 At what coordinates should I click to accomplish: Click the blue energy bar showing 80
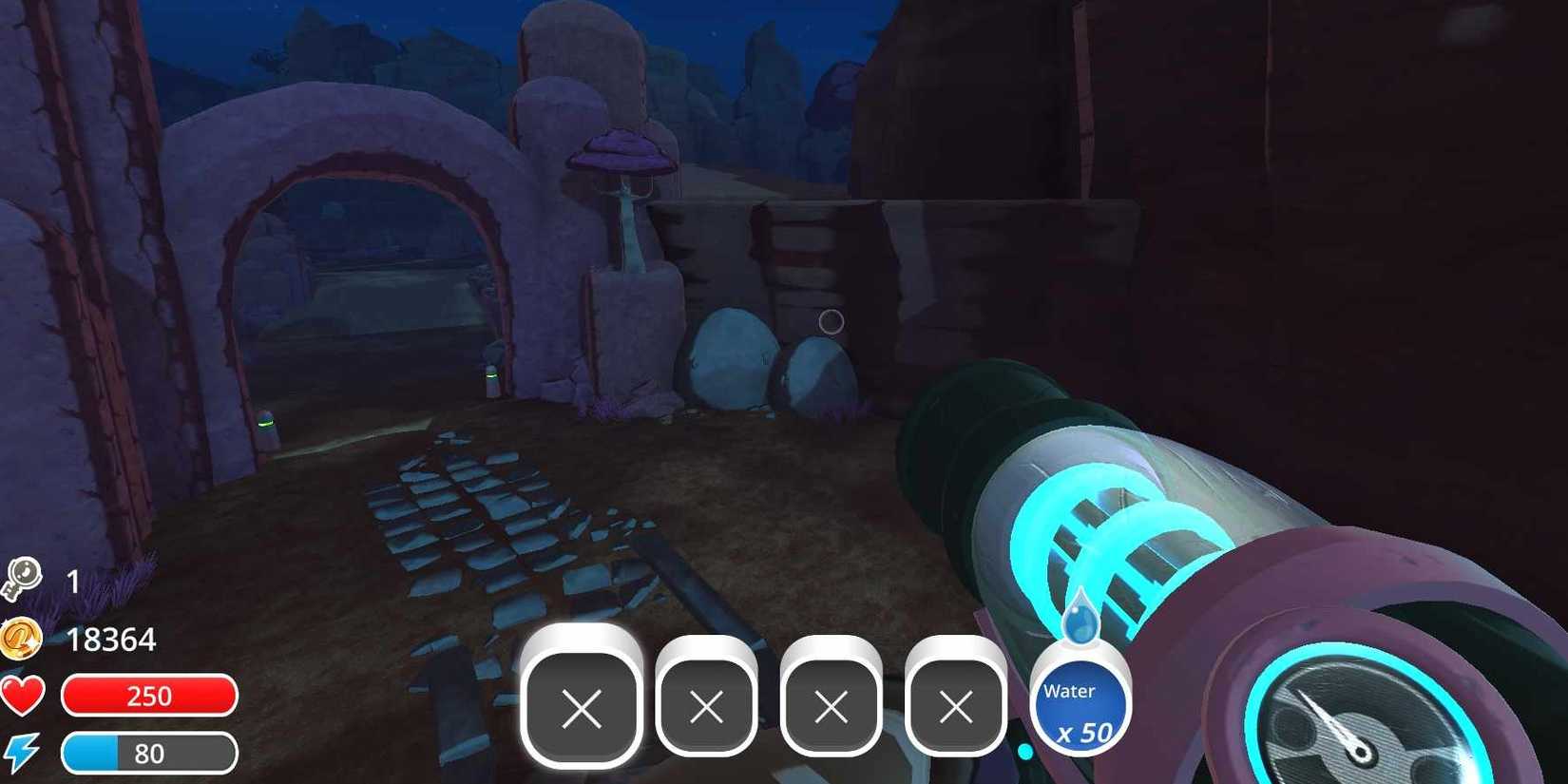click(149, 752)
